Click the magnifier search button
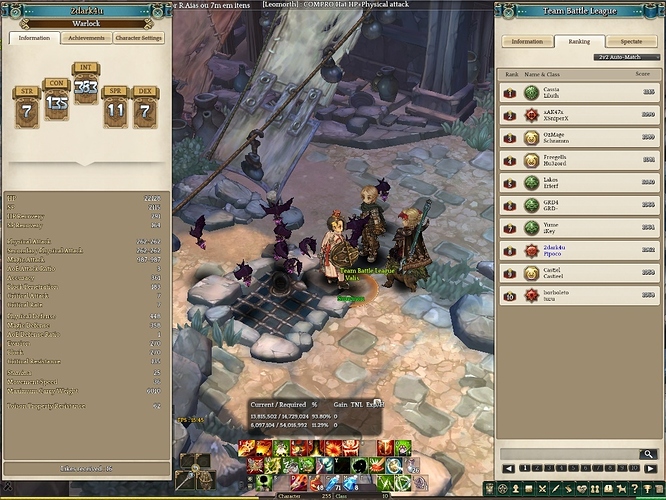Screen dimensions: 666x500 tap(650, 454)
